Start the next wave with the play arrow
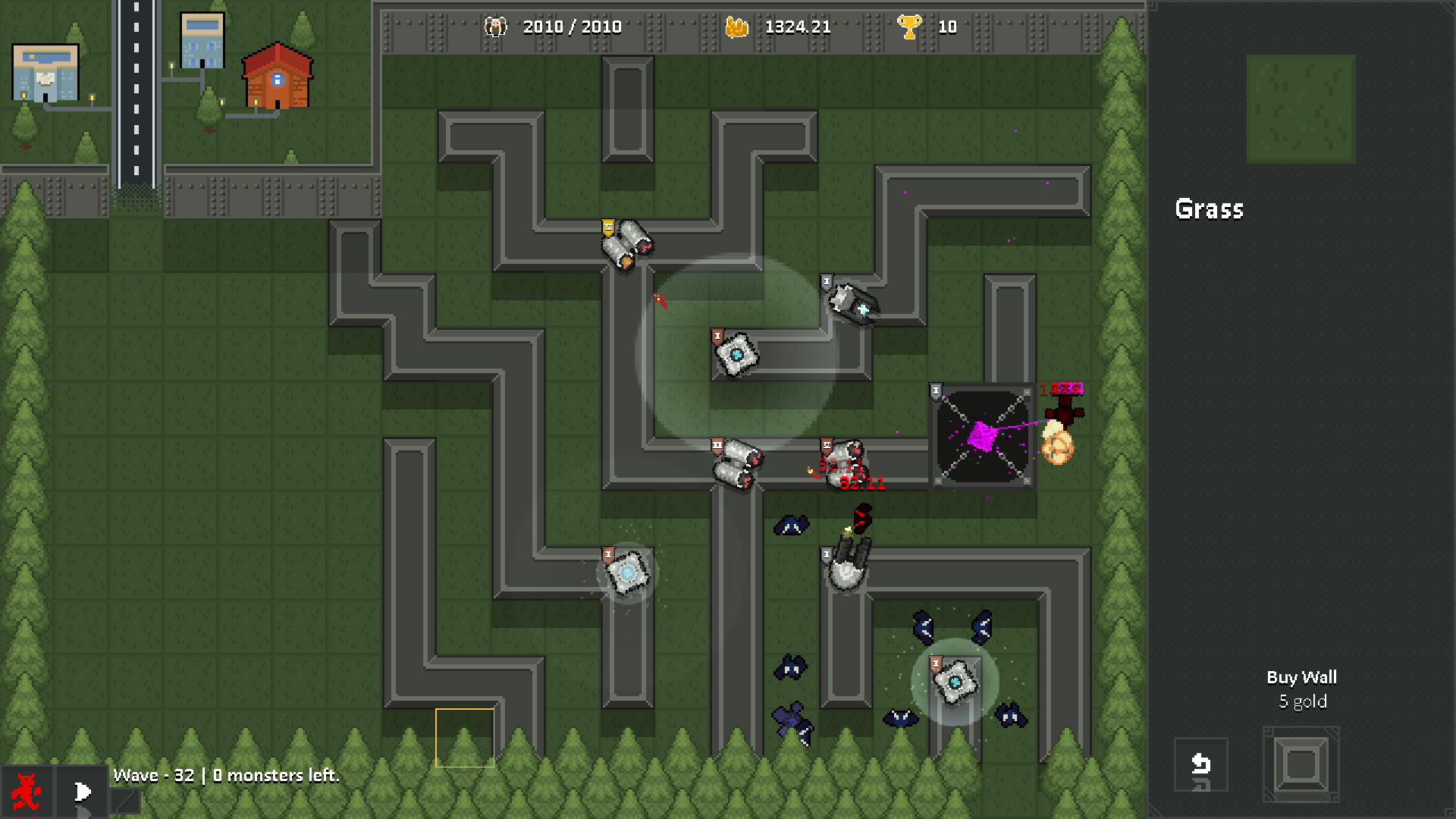The width and height of the screenshot is (1456, 819). point(82,792)
